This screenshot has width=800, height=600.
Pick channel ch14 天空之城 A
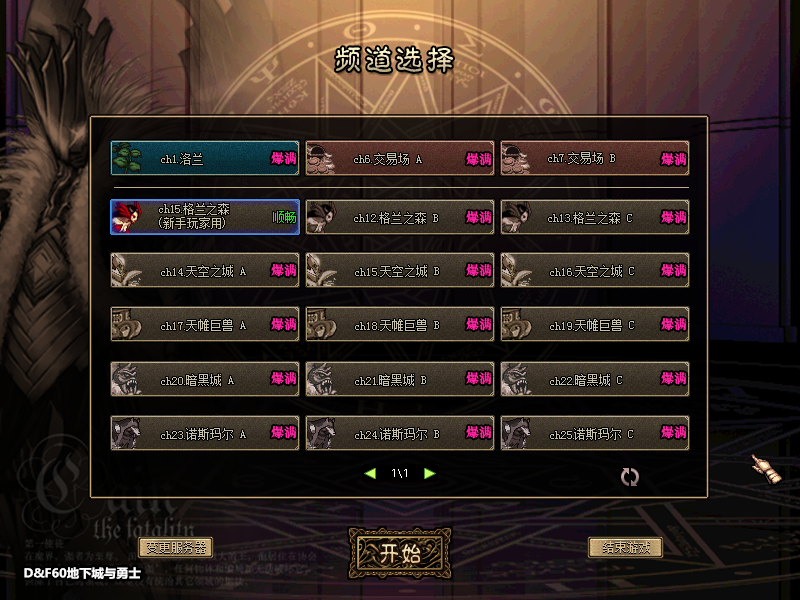tap(204, 271)
